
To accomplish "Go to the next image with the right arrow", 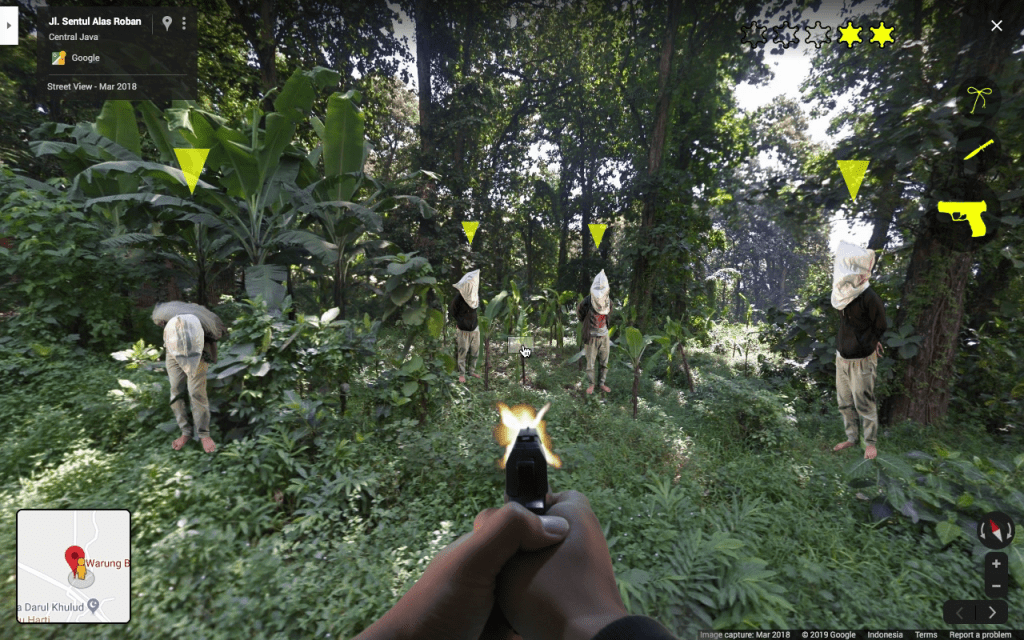I will click(992, 612).
